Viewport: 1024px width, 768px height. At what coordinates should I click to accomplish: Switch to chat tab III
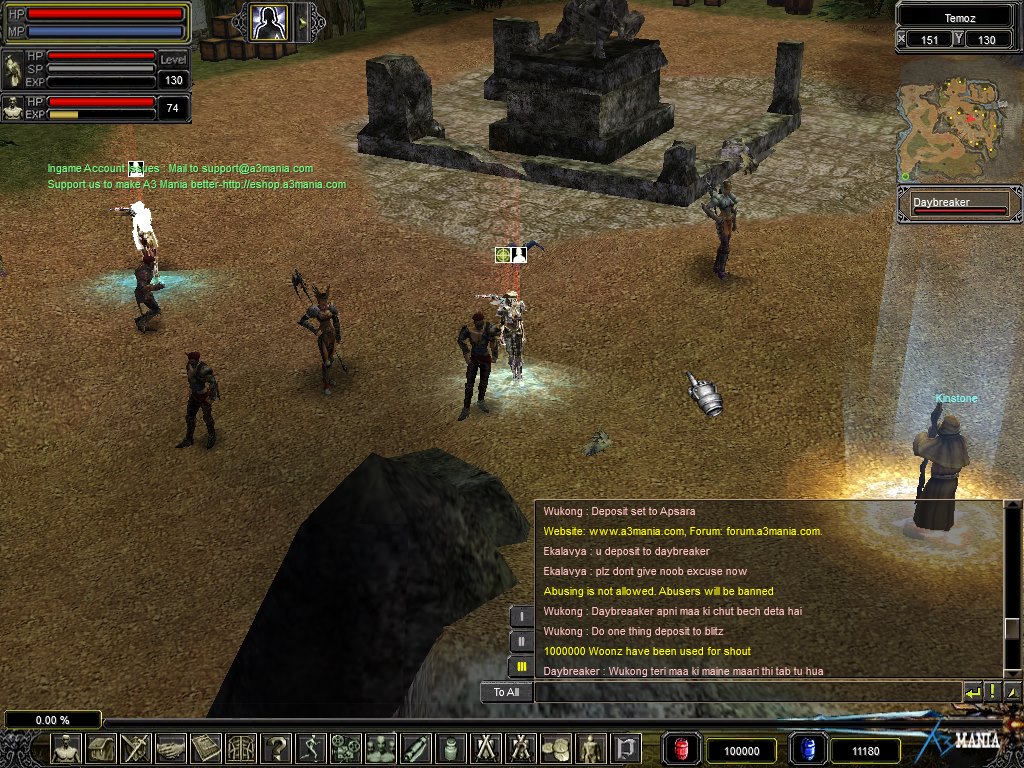[521, 666]
